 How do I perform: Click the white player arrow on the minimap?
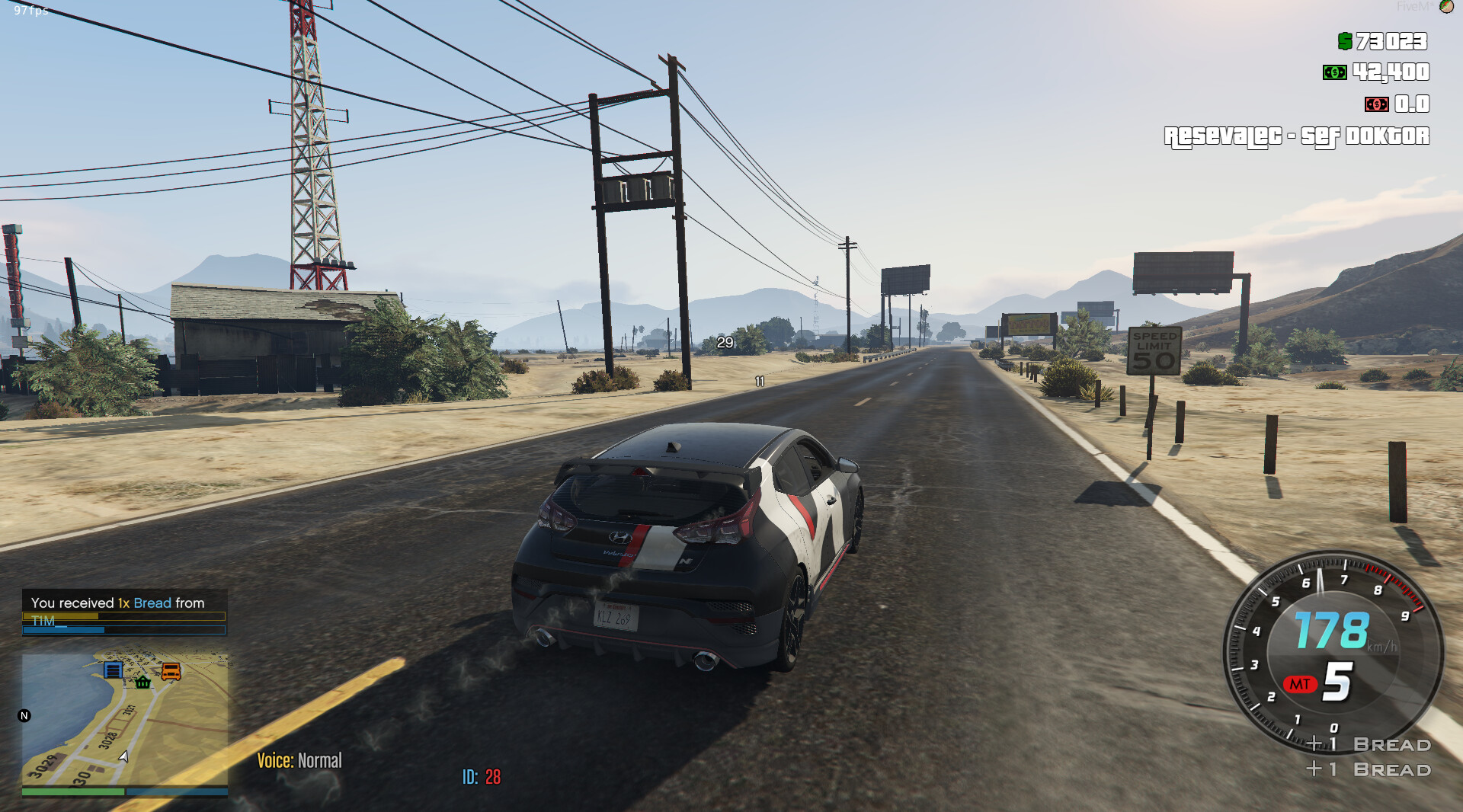click(x=123, y=756)
